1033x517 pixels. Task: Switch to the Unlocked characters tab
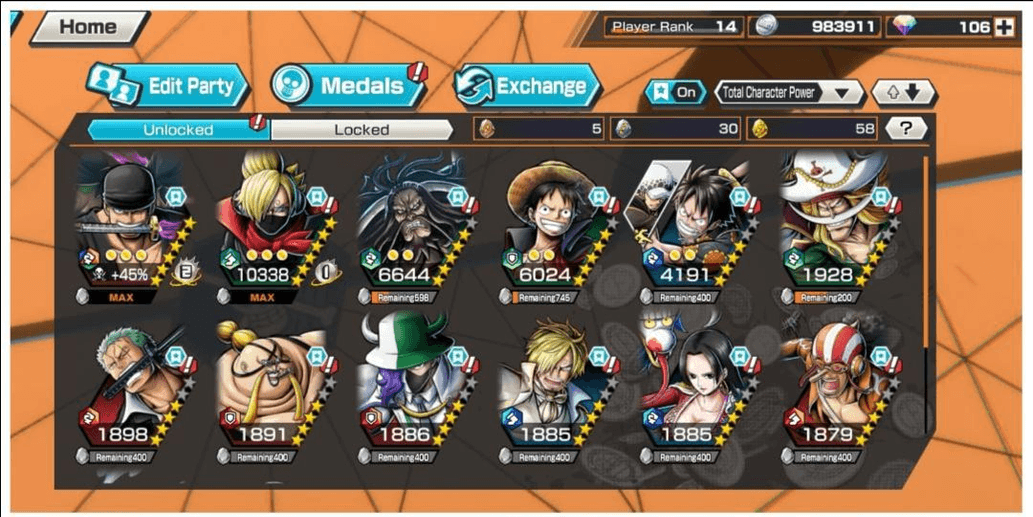point(179,129)
